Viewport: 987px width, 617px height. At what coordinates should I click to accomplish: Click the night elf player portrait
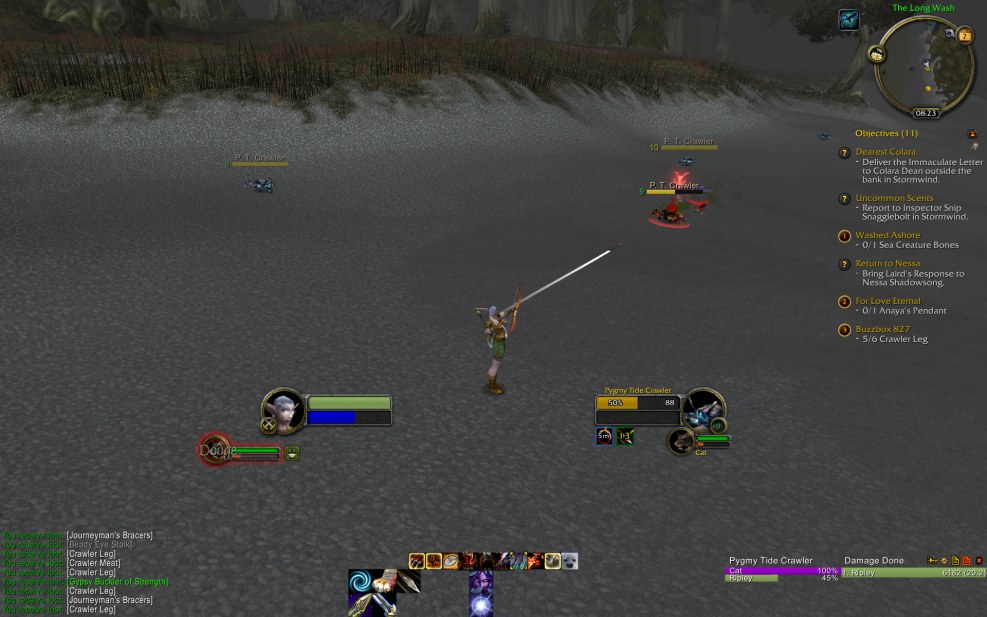tap(283, 410)
